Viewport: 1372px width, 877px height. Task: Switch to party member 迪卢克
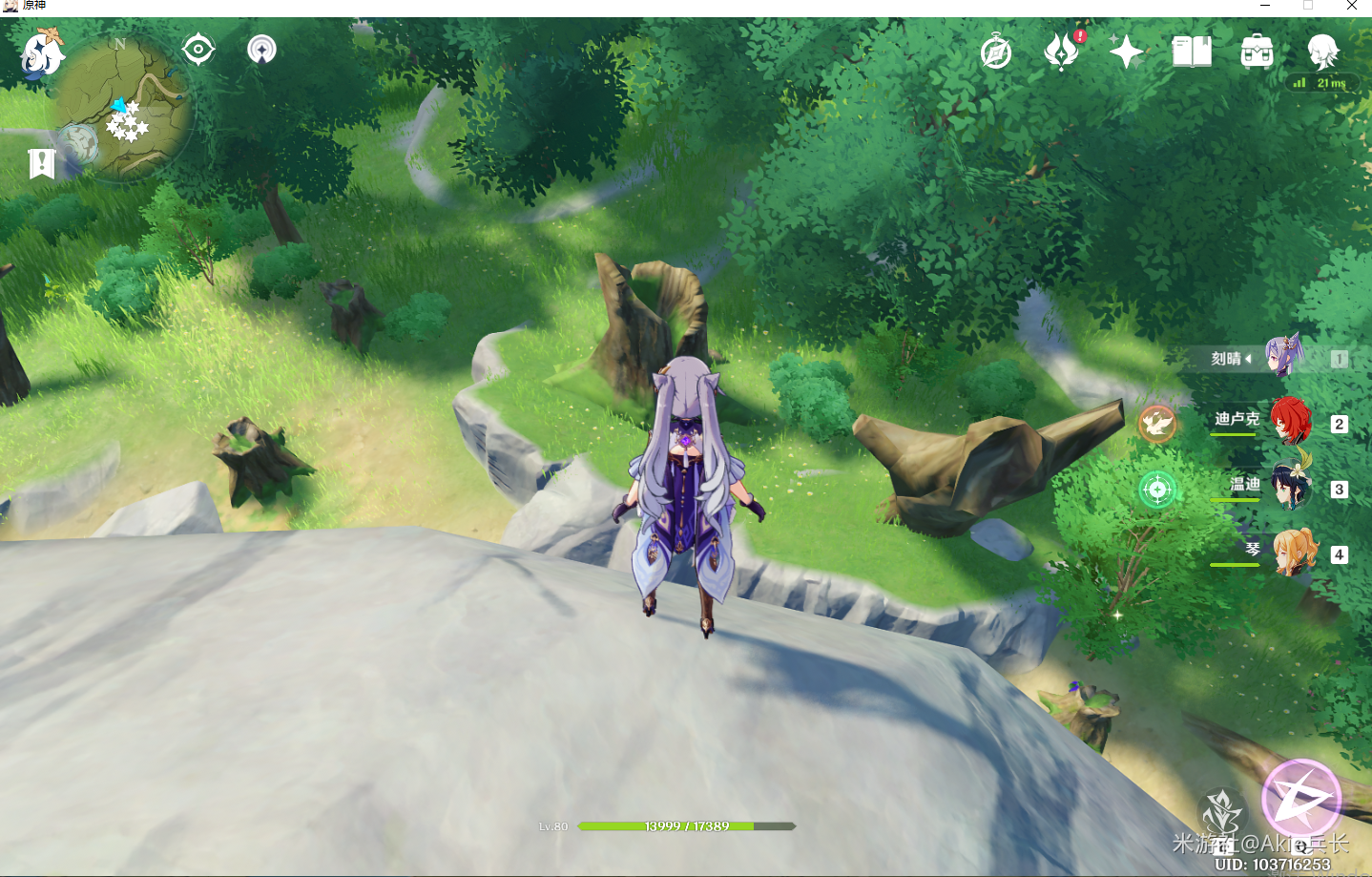point(1290,421)
